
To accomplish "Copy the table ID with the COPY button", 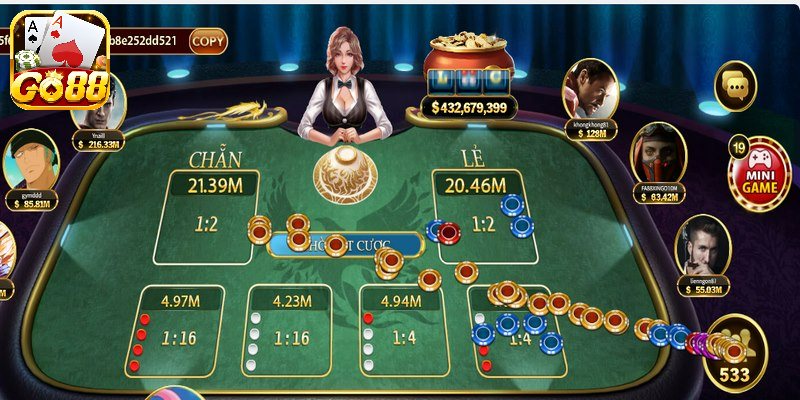I will click(x=208, y=41).
